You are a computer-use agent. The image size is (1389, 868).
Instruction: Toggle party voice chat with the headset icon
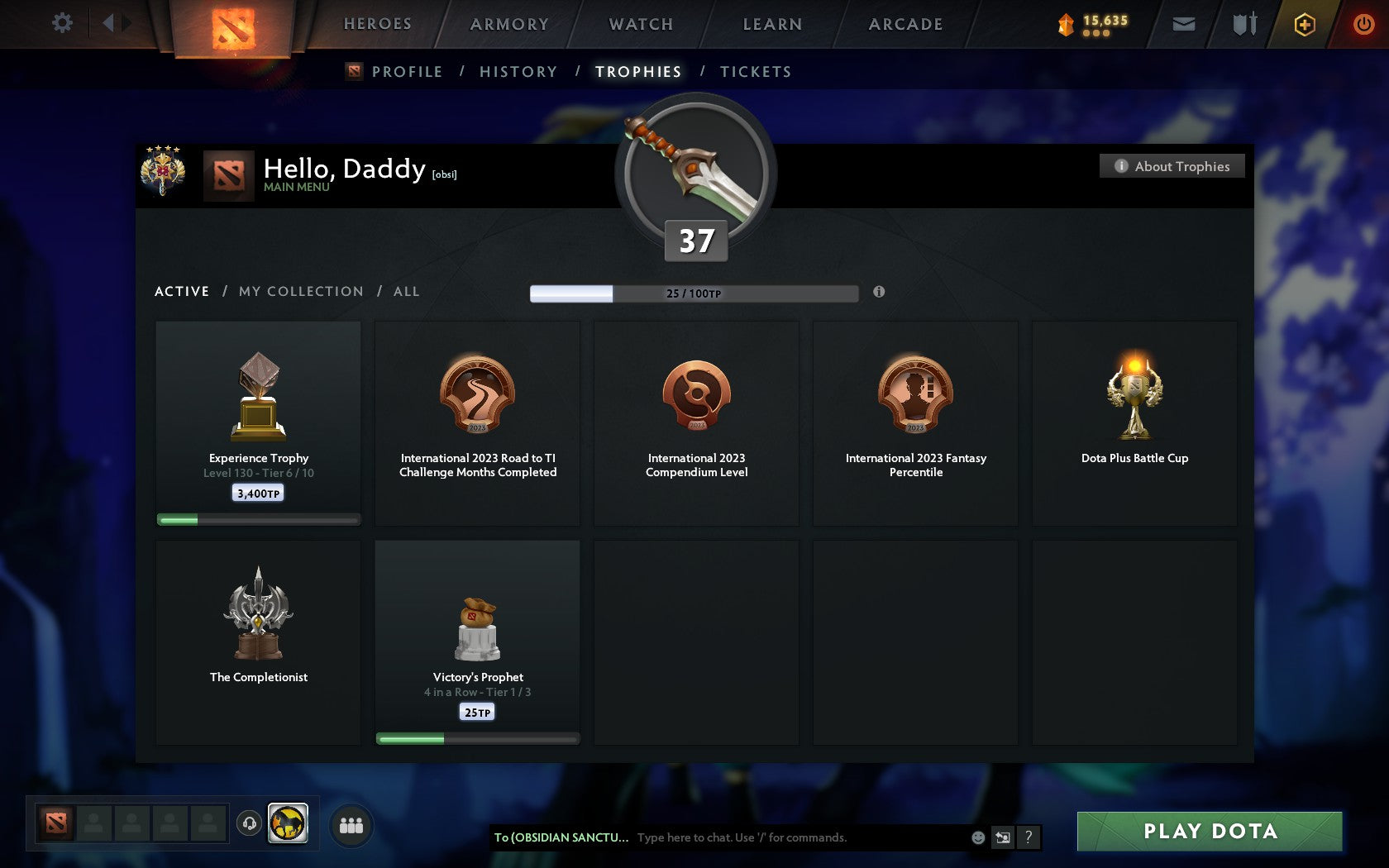[x=248, y=824]
